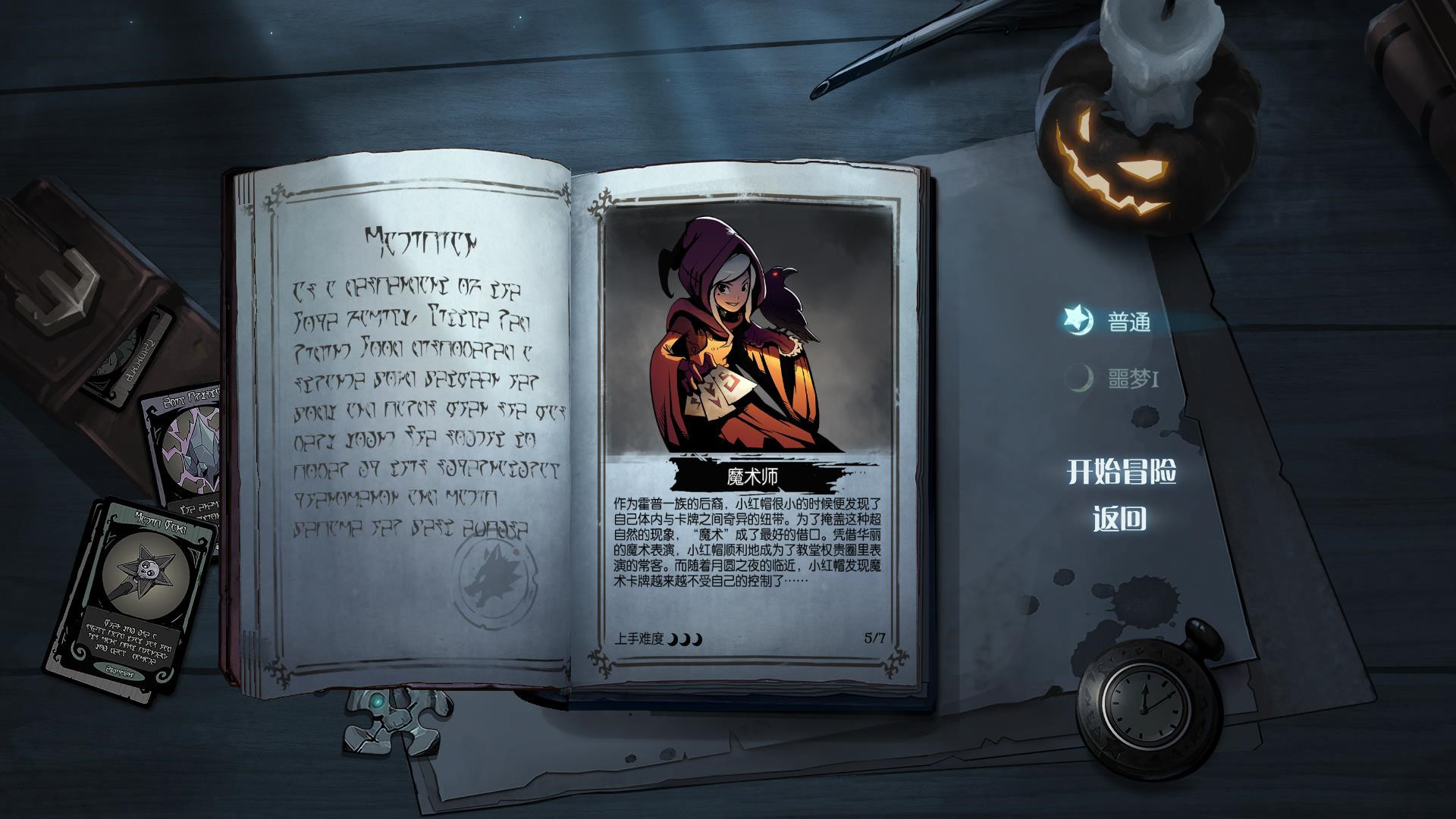Go back with the 返回 button
Image resolution: width=1456 pixels, height=819 pixels.
pyautogui.click(x=1119, y=519)
